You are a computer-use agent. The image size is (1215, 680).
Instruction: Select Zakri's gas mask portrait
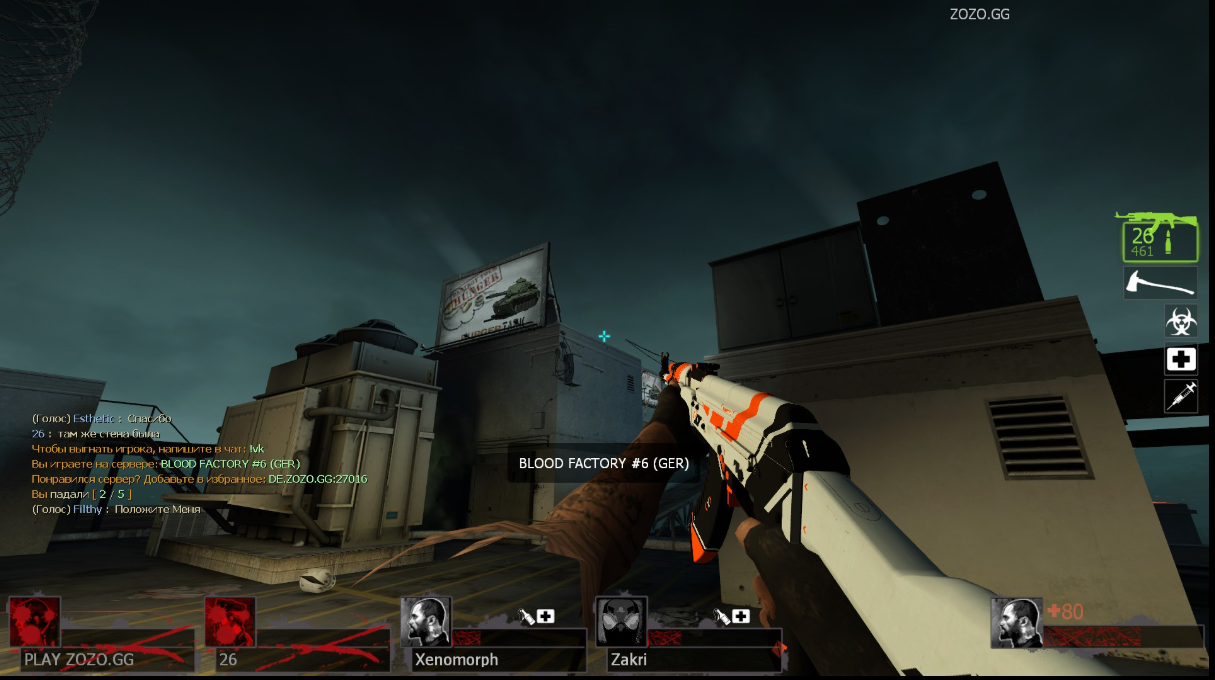click(621, 622)
